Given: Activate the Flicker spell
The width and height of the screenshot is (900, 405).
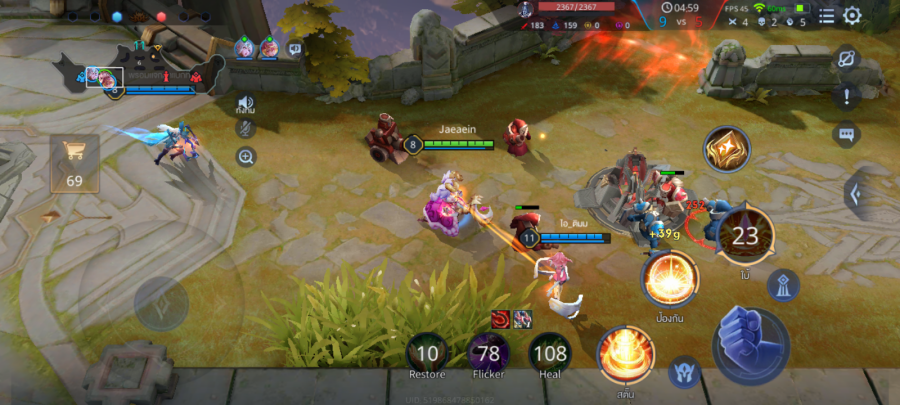Looking at the screenshot, I should click(x=489, y=353).
